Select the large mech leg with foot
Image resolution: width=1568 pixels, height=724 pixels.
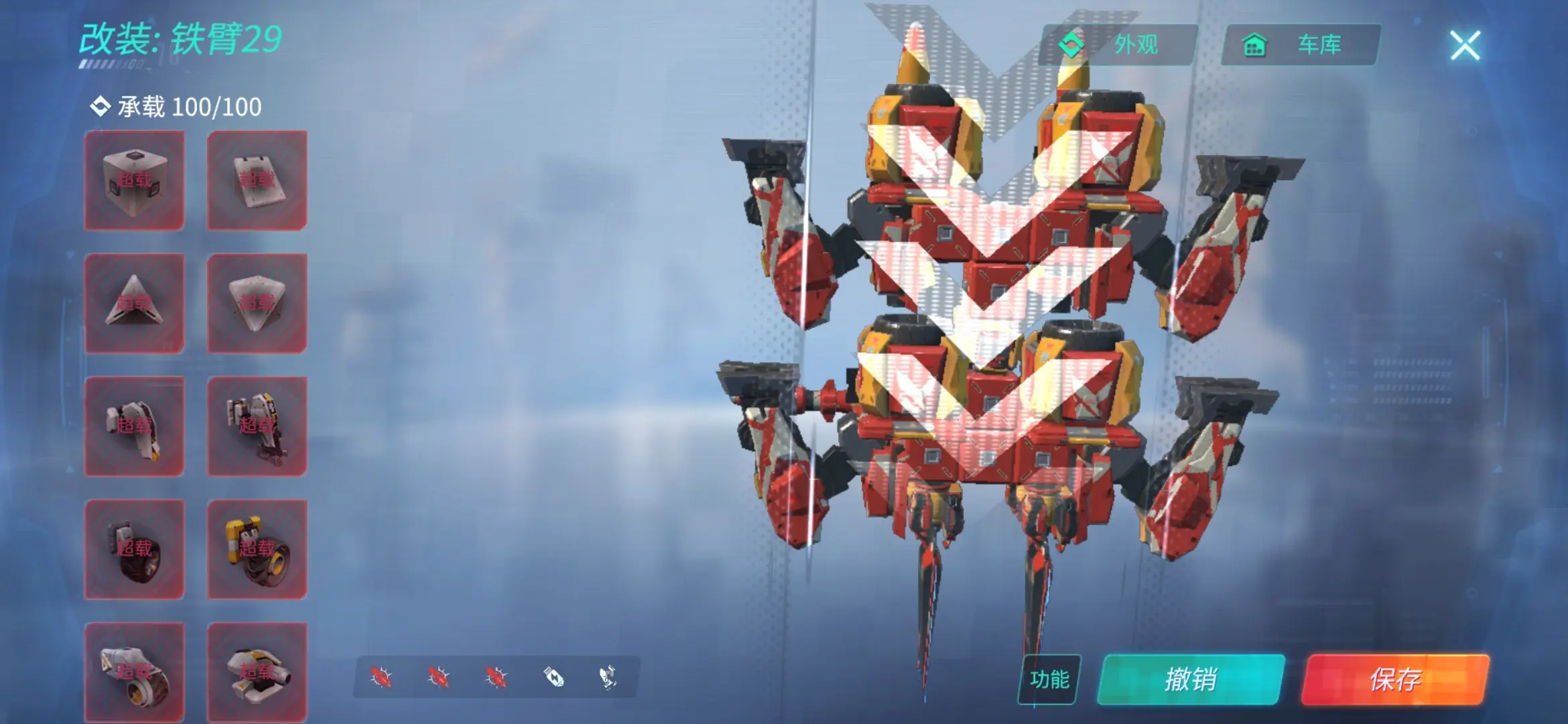[257, 426]
